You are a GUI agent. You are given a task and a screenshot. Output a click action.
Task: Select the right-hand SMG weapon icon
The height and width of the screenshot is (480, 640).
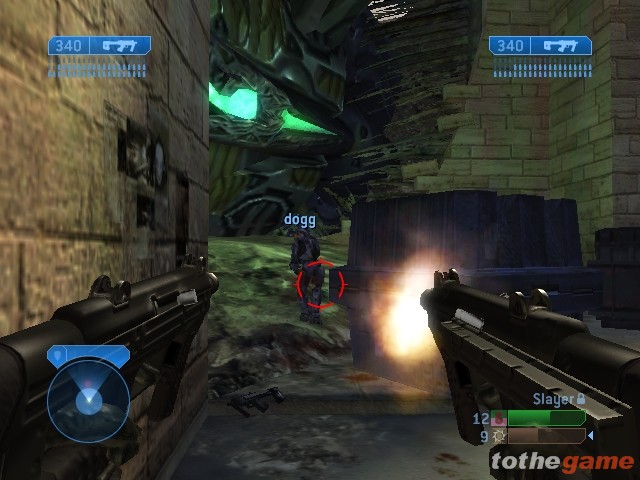(x=561, y=45)
